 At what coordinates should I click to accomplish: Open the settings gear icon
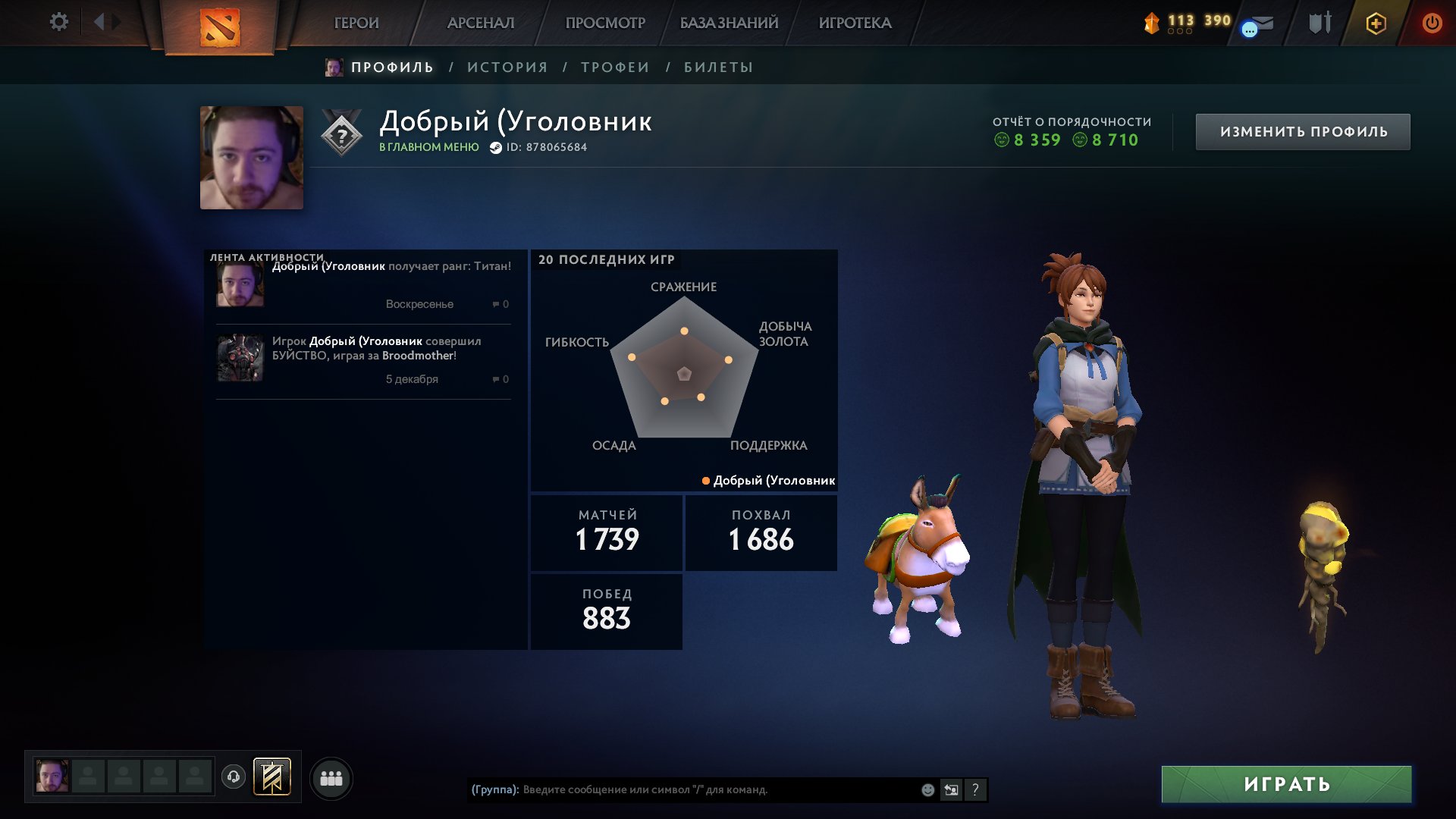tap(59, 23)
